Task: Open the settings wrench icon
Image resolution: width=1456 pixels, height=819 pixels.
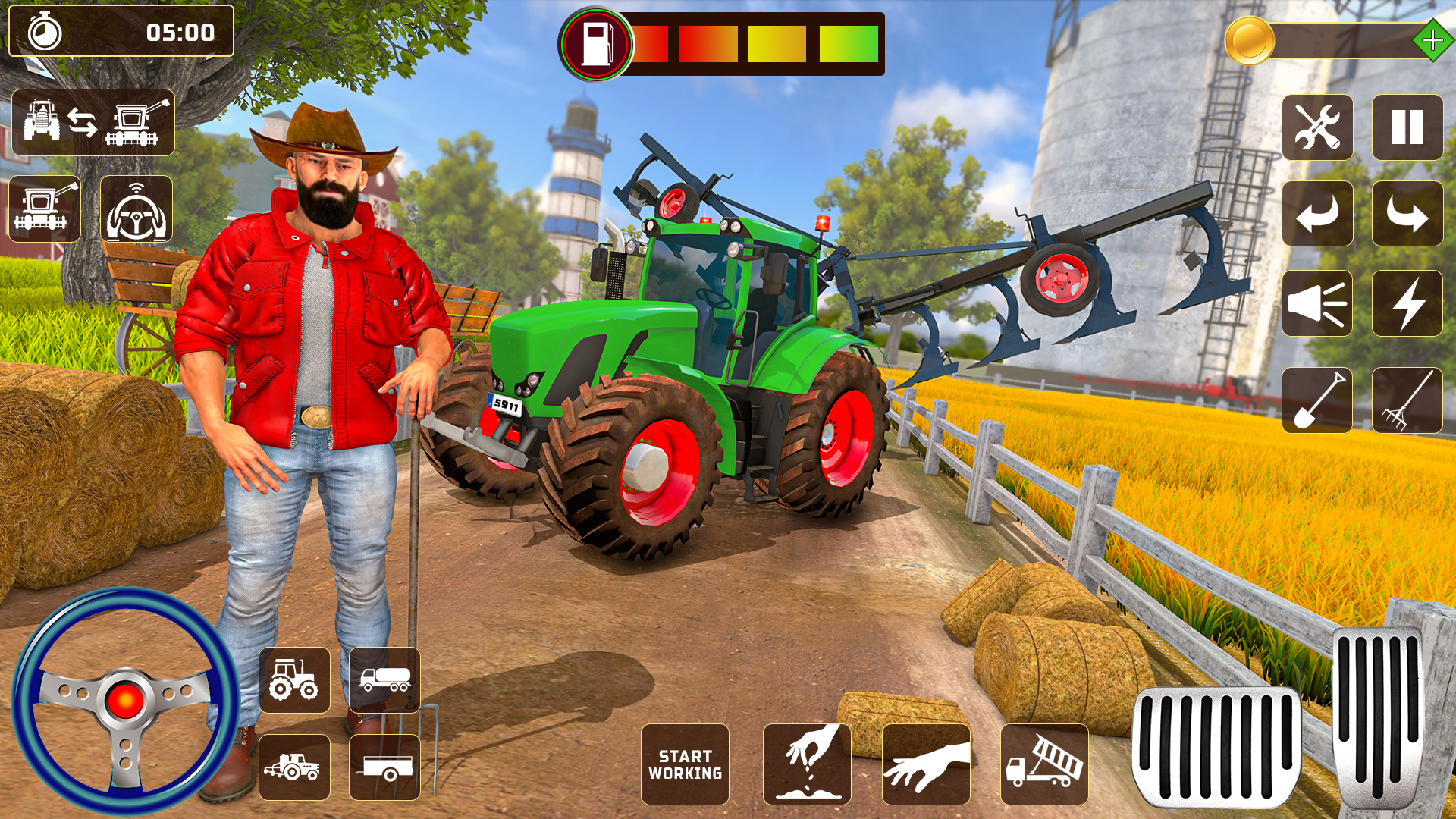Action: (1317, 126)
